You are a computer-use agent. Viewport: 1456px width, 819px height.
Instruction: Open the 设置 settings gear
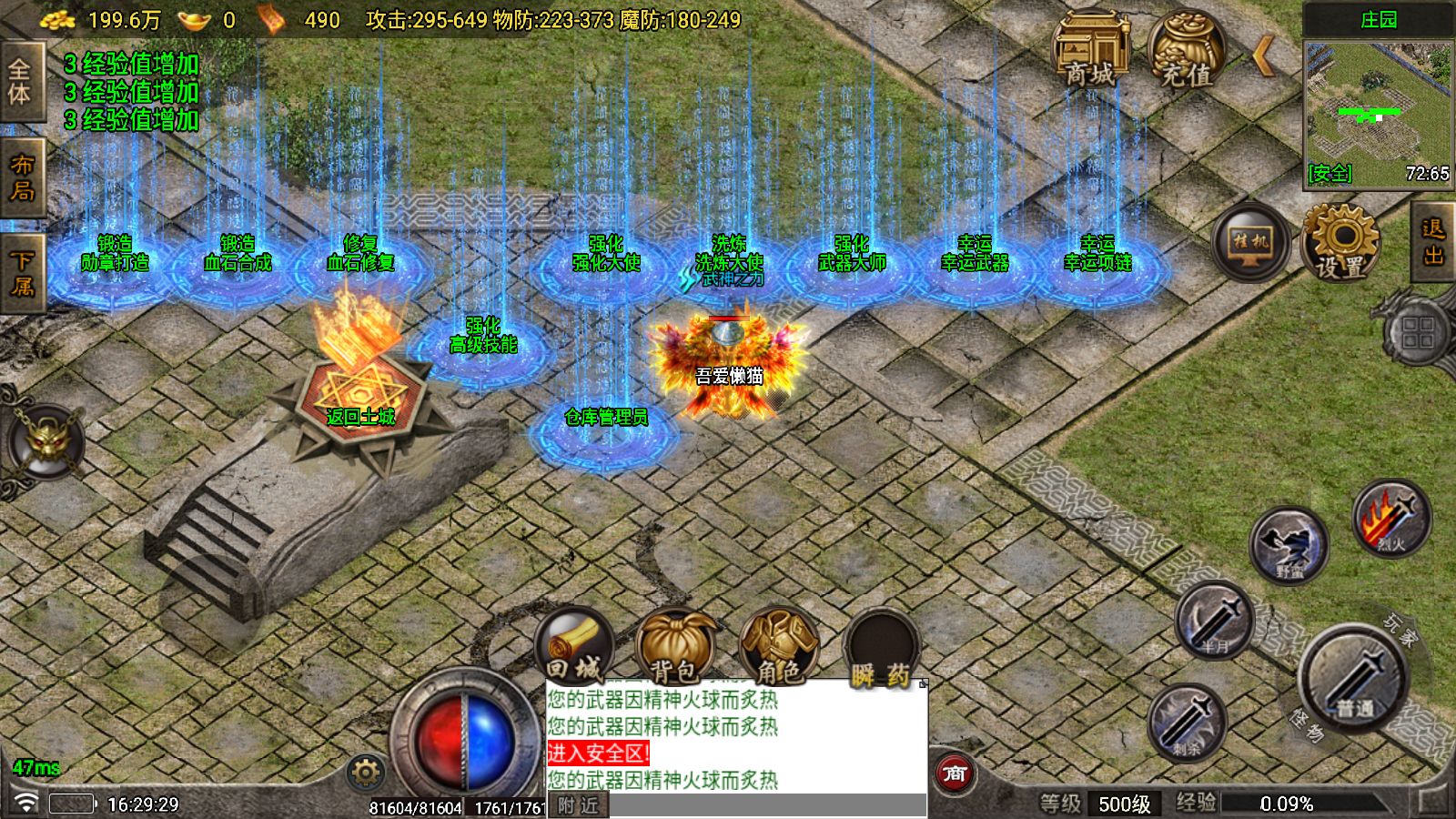click(x=1340, y=242)
